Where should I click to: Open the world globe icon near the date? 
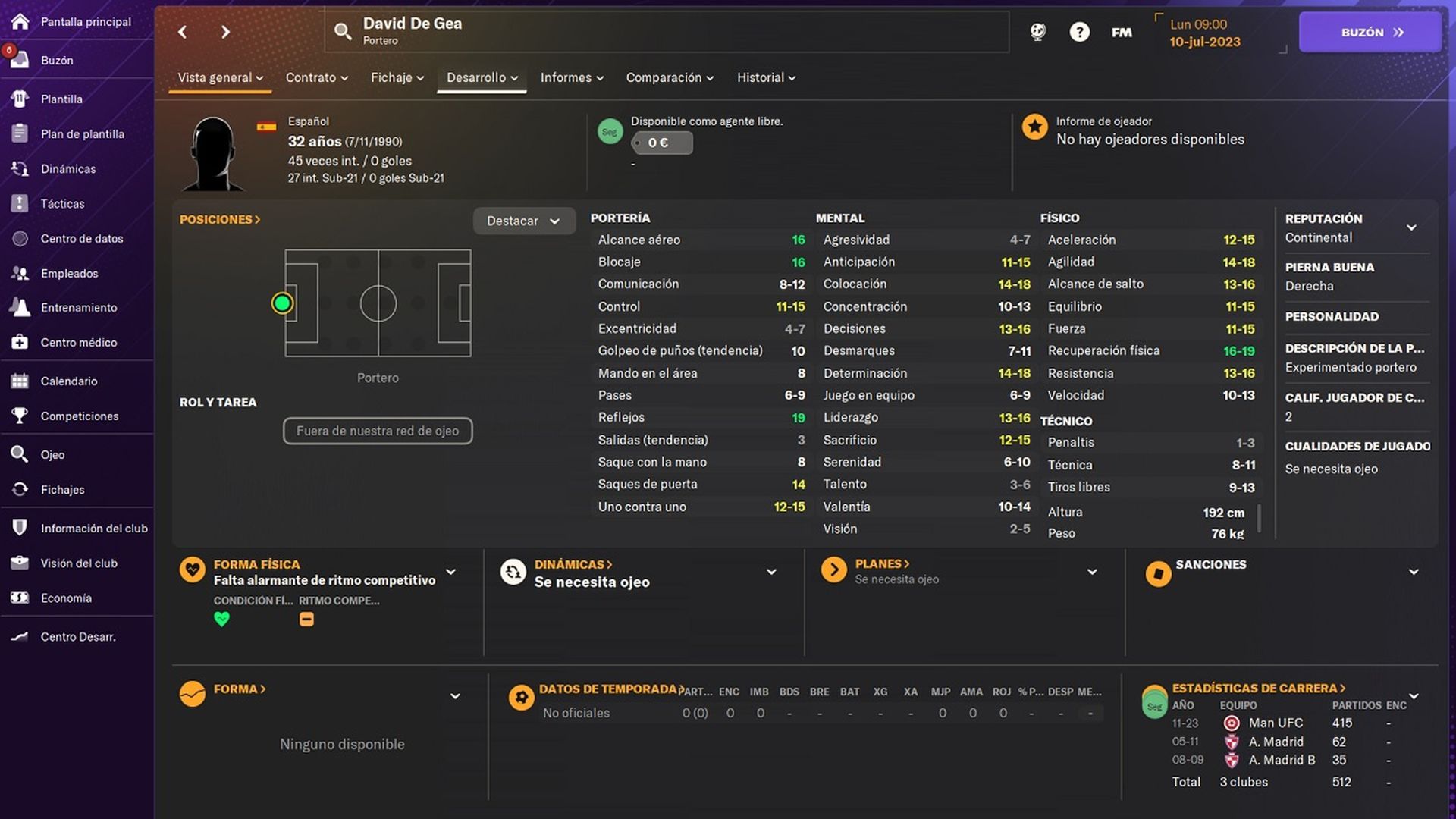(1037, 32)
